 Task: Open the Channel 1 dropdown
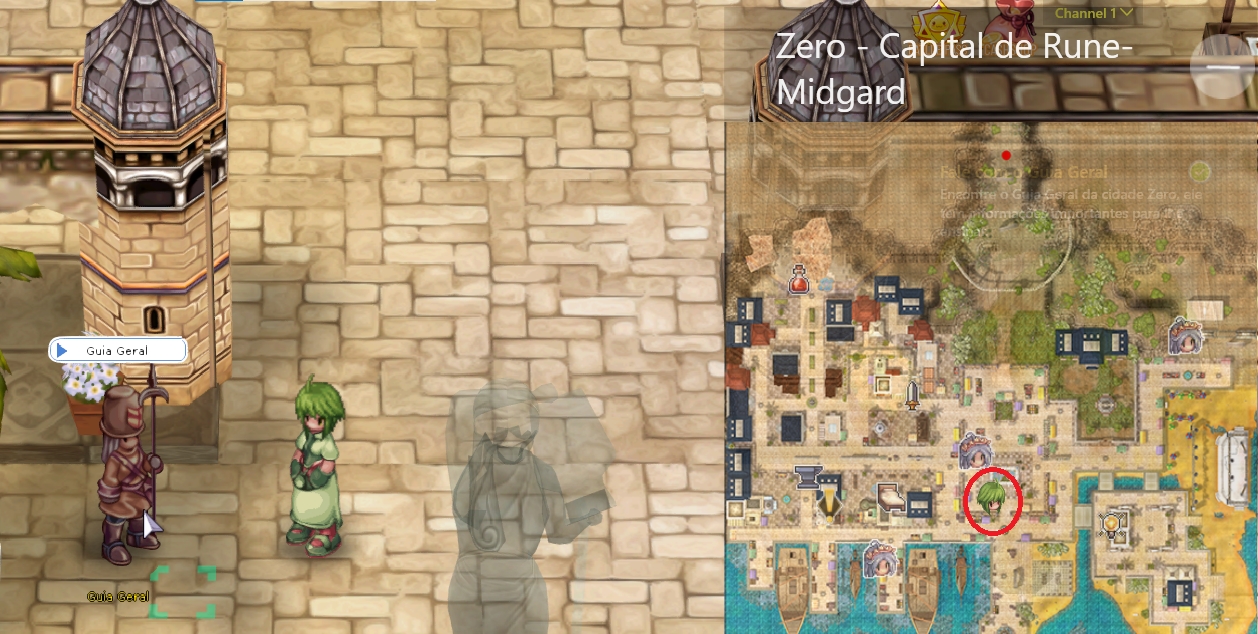[x=1095, y=14]
